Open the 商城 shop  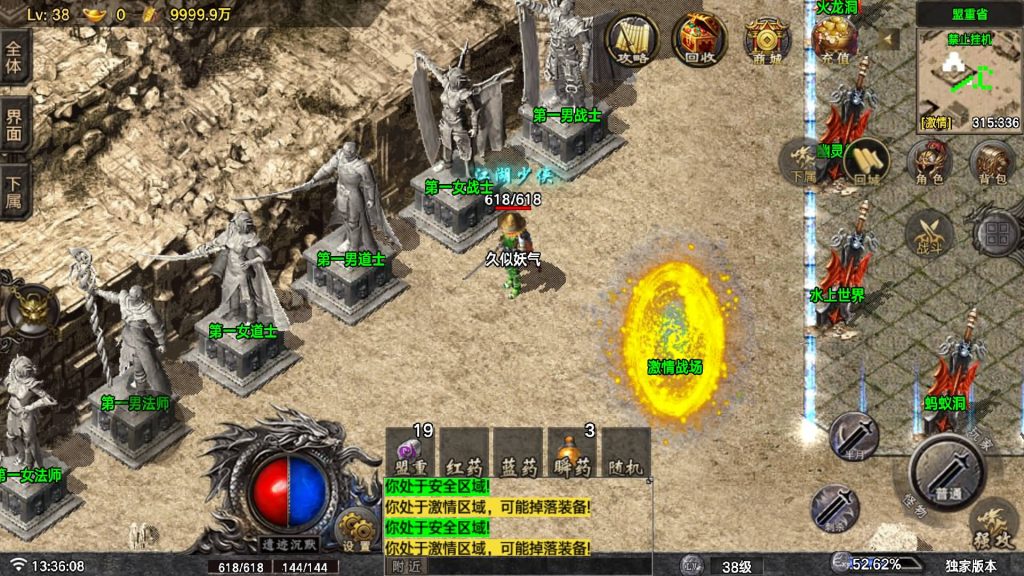[x=767, y=40]
